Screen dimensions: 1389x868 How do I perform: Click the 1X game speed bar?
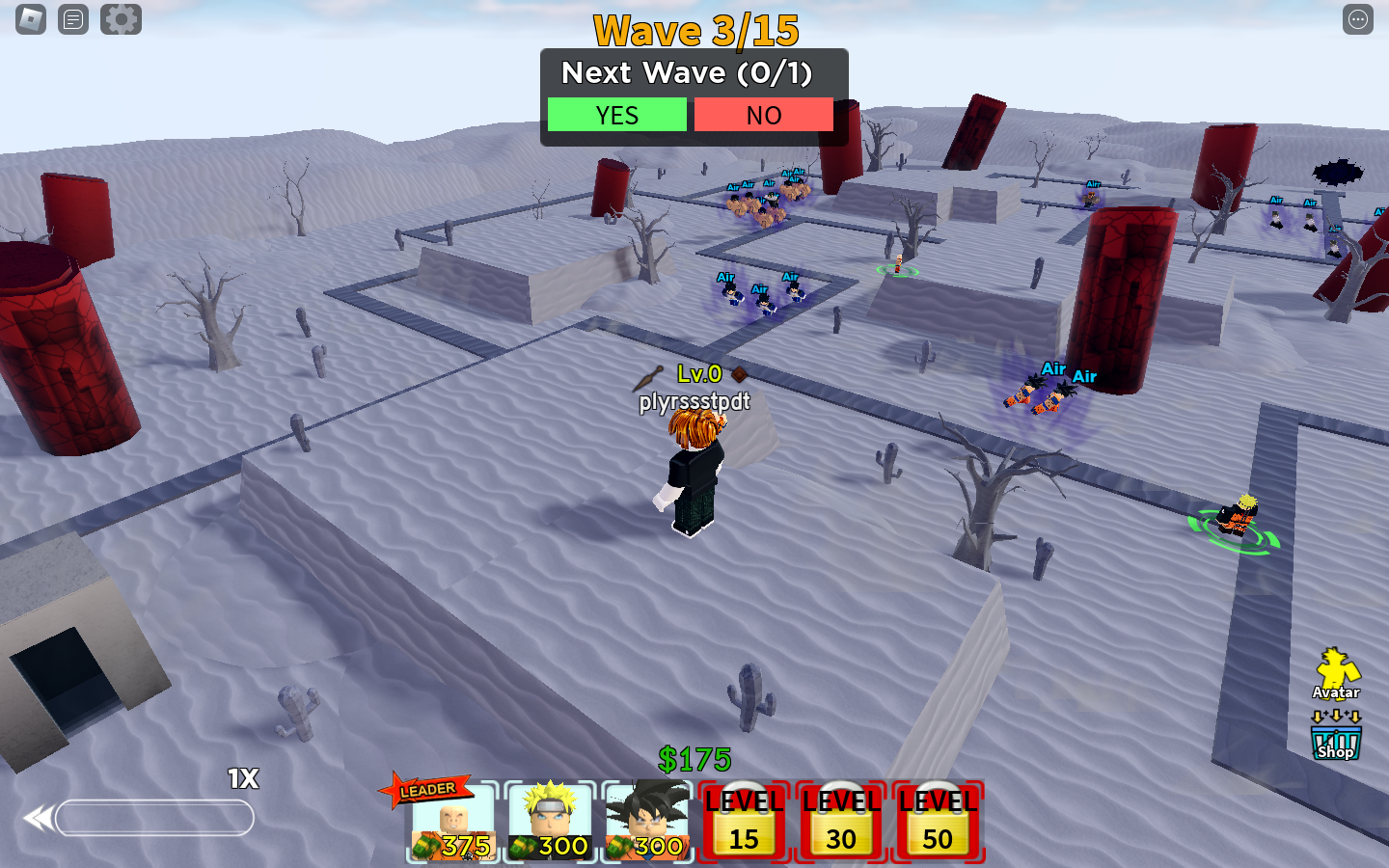point(154,819)
